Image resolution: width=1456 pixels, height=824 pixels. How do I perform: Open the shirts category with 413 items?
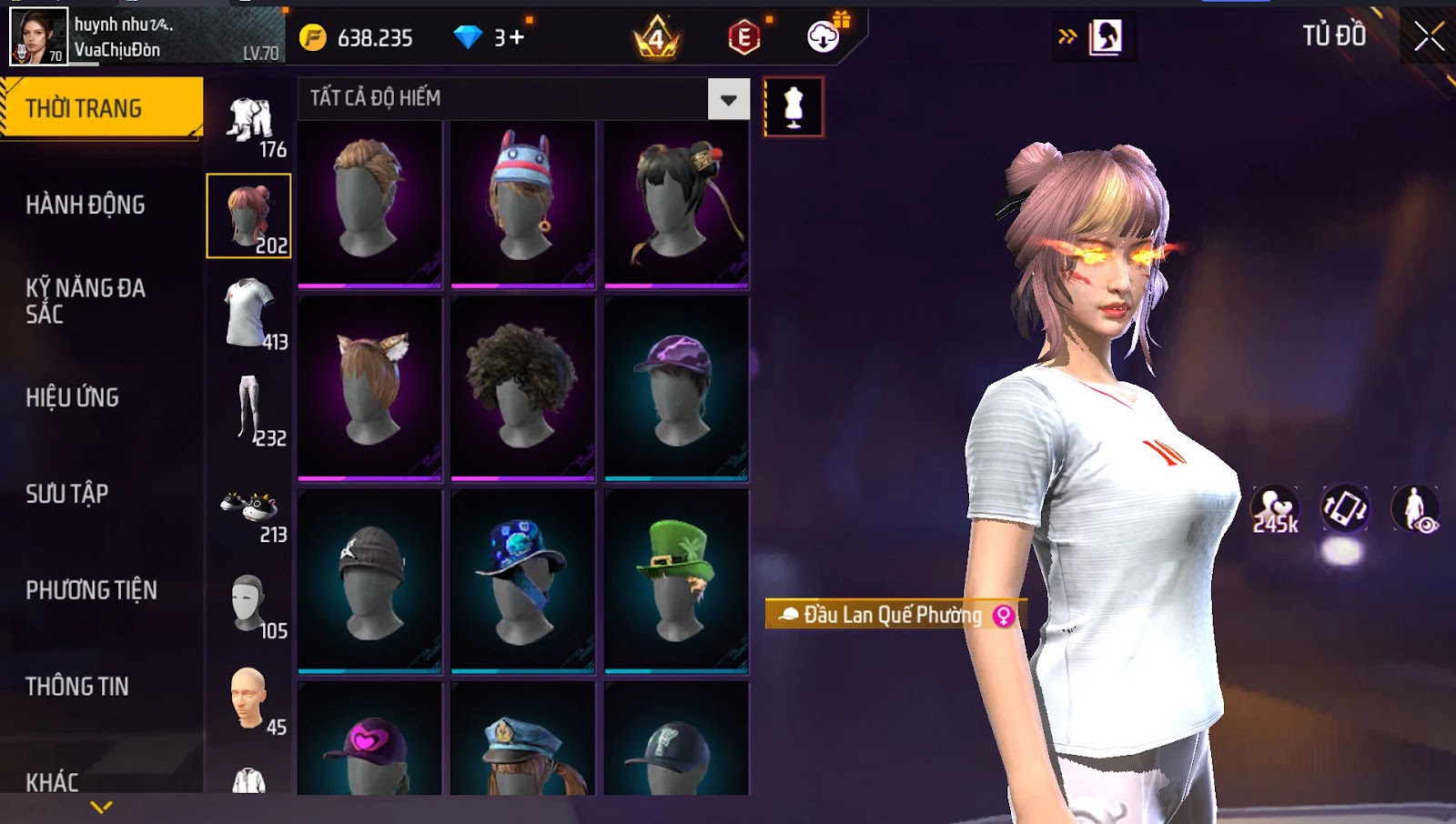point(249,314)
